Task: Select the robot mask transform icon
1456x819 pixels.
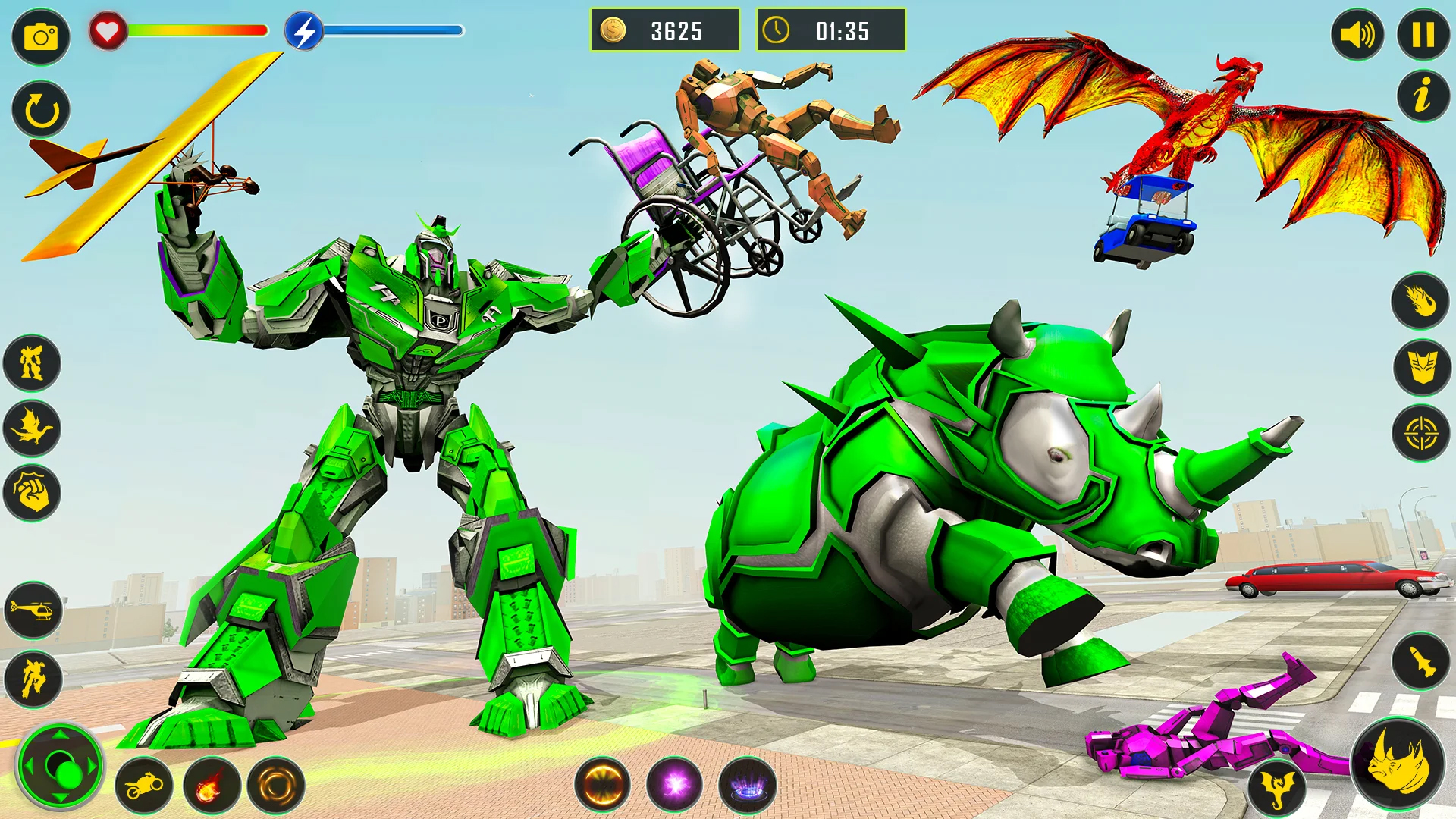Action: click(1422, 367)
